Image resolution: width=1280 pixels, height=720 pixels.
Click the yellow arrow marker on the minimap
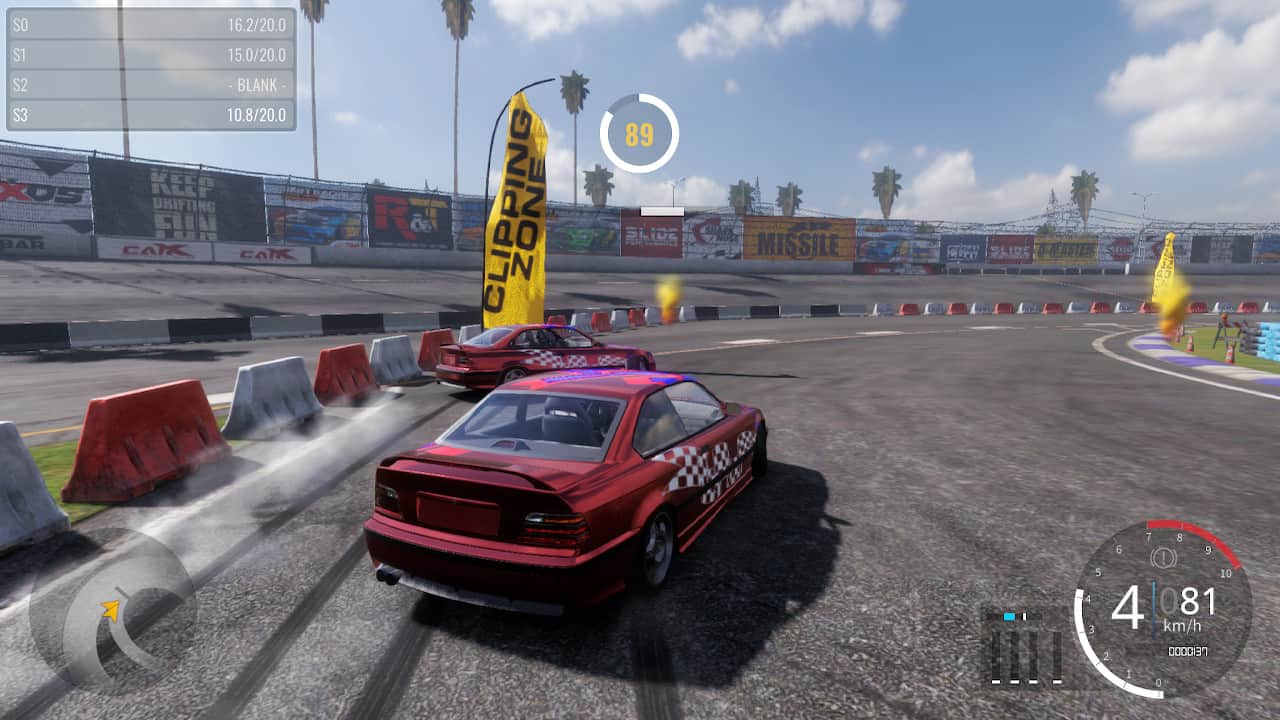110,607
